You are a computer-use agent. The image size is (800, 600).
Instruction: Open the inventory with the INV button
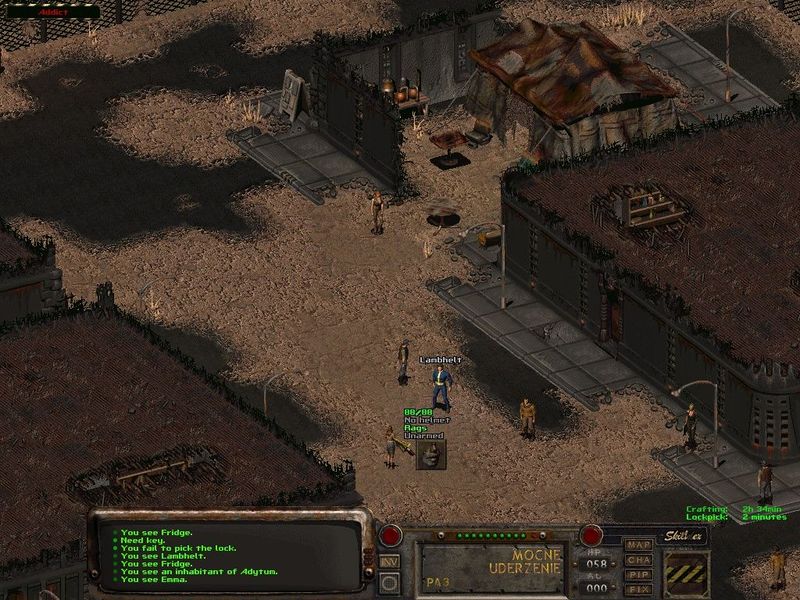tap(390, 561)
